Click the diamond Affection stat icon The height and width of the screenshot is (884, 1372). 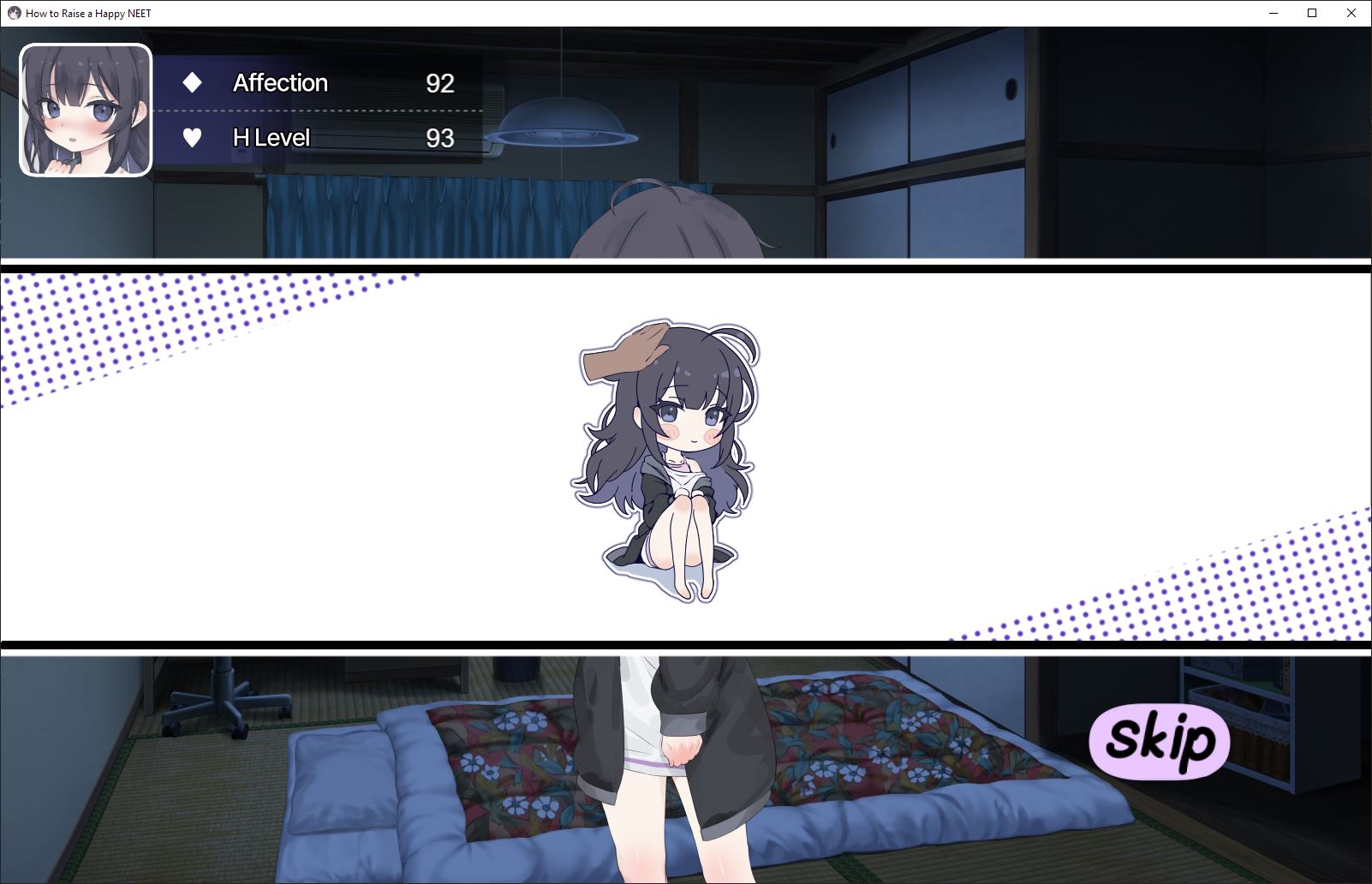coord(193,82)
